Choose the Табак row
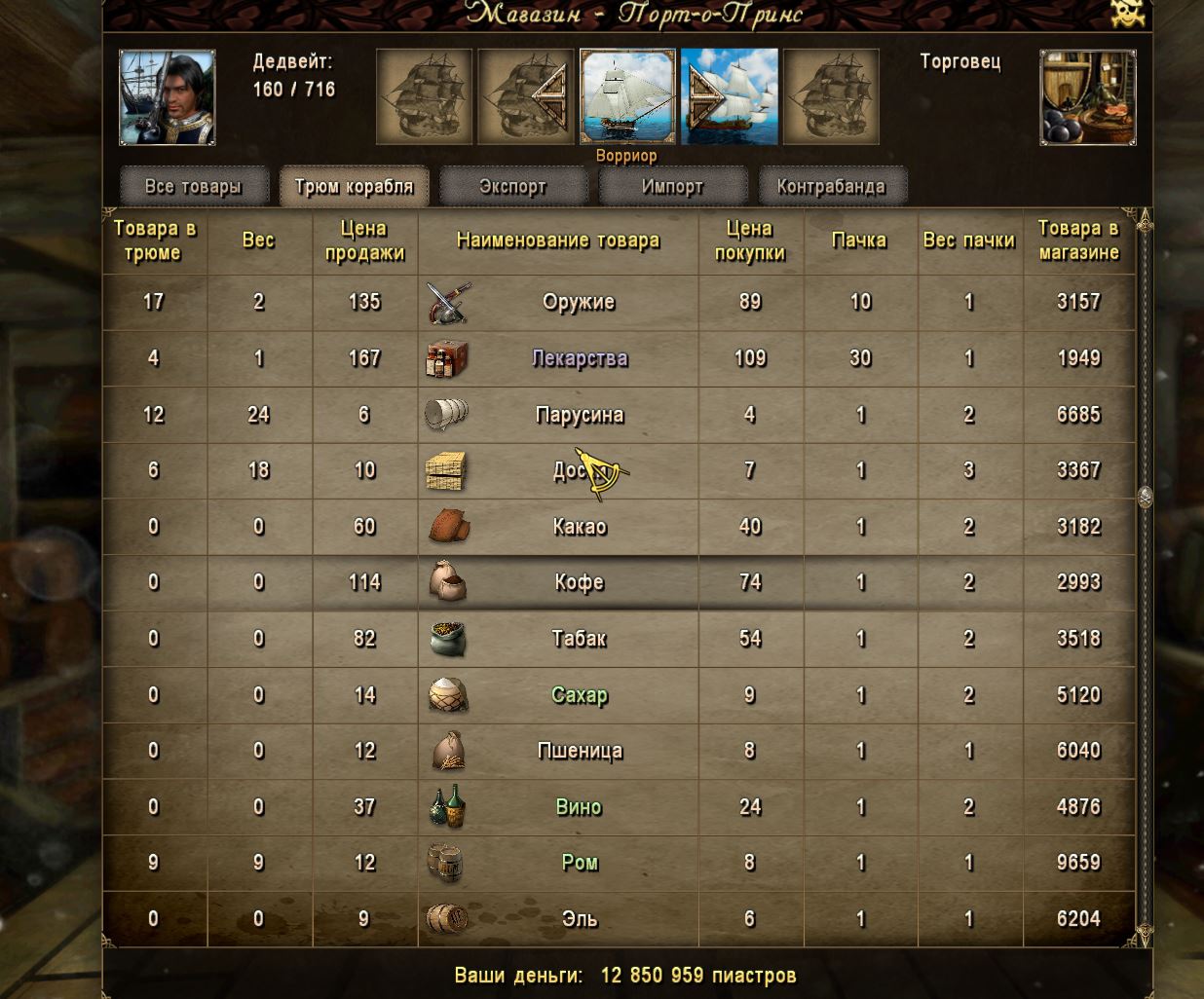The width and height of the screenshot is (1204, 999). 579,639
